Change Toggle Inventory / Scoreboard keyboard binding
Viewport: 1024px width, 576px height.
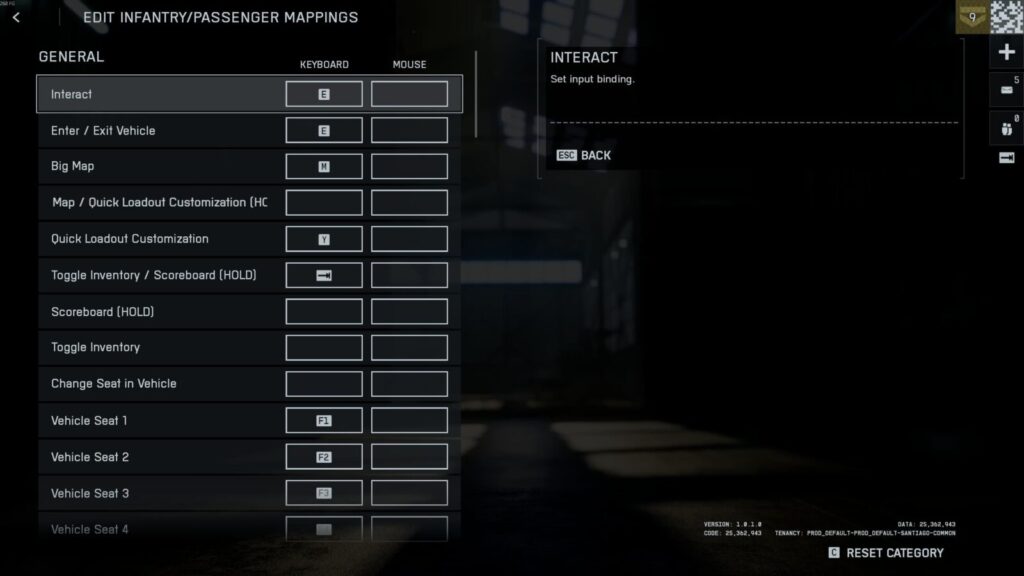tap(324, 275)
